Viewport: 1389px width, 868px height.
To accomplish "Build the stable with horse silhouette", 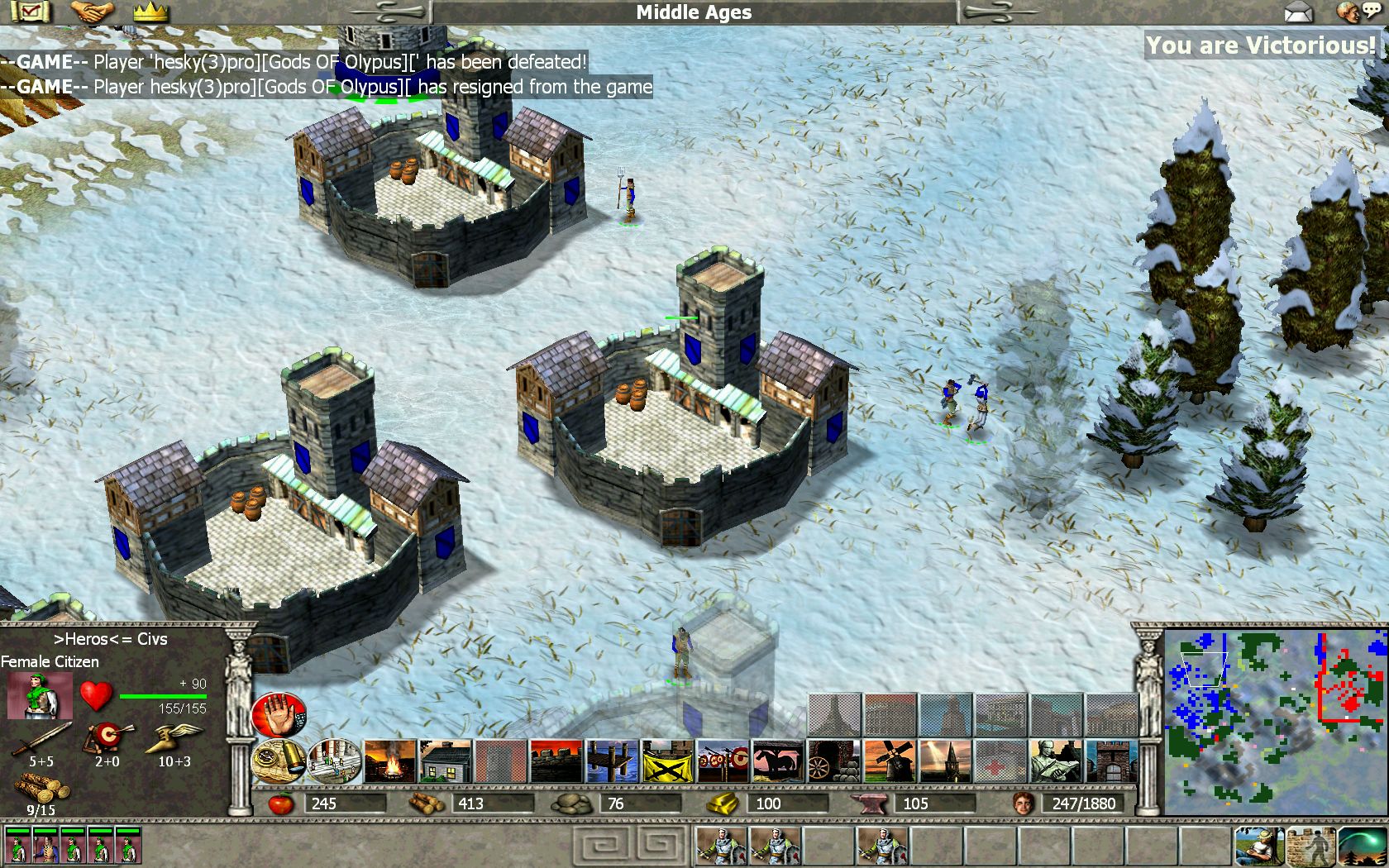I will coord(779,761).
